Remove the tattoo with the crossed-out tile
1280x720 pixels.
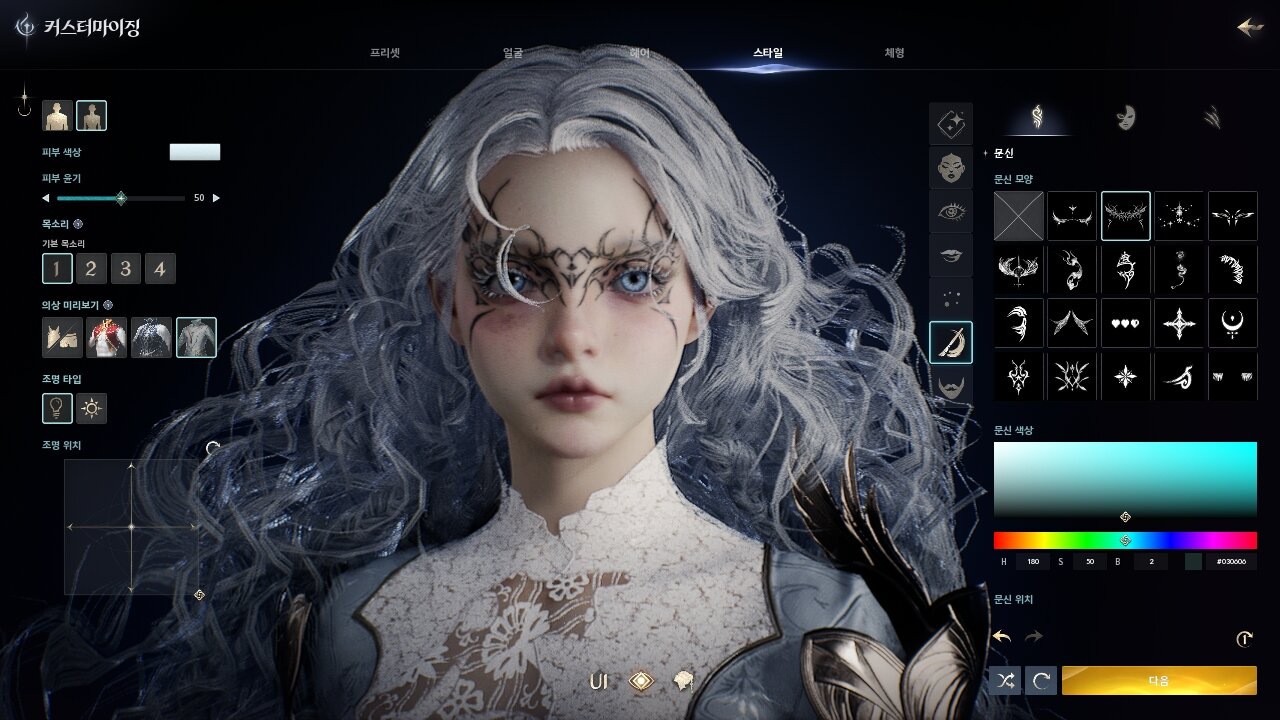point(1018,216)
